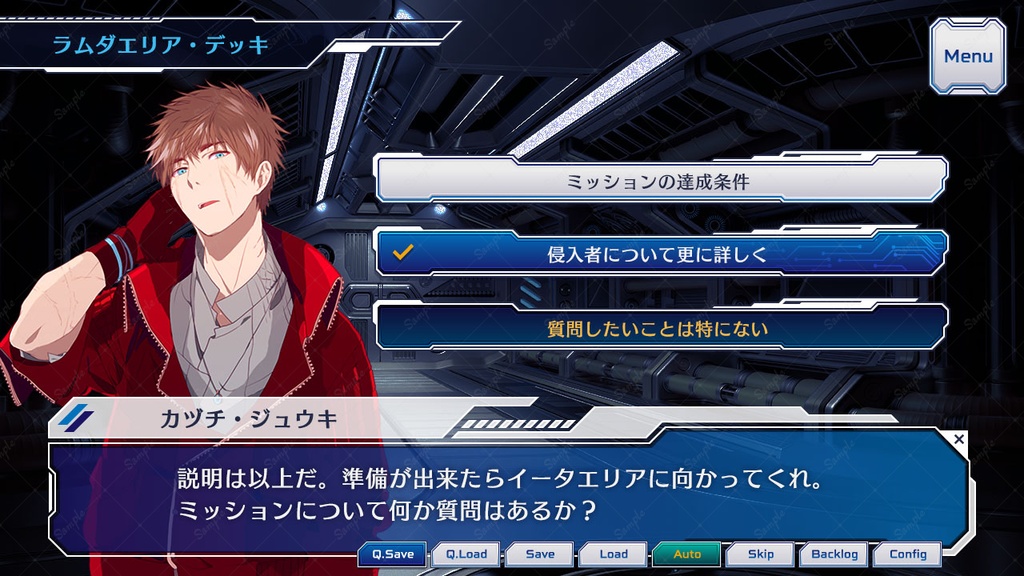Close the dialogue box with X
Image resolution: width=1024 pixels, height=576 pixels.
point(959,439)
